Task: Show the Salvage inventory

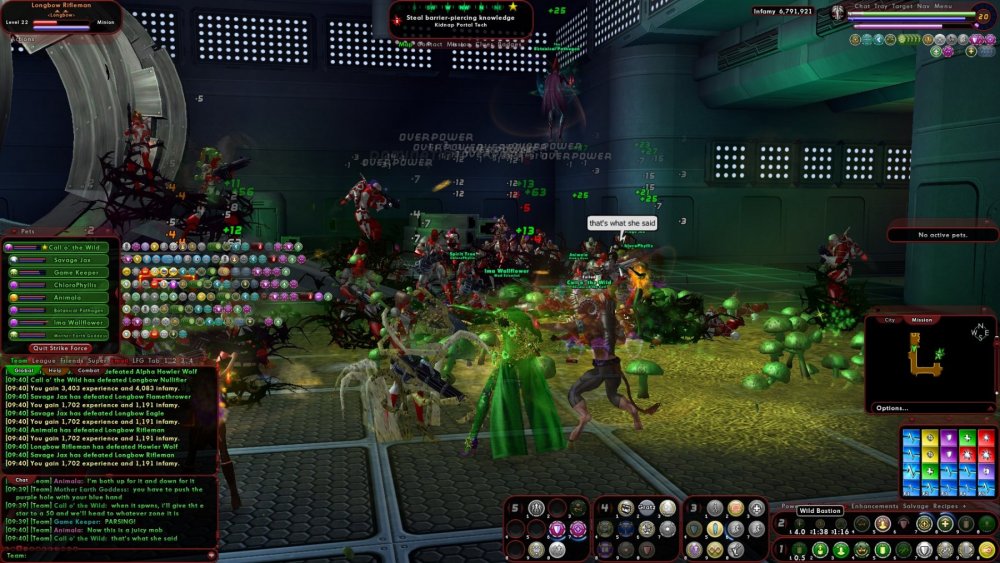Action: pos(917,507)
